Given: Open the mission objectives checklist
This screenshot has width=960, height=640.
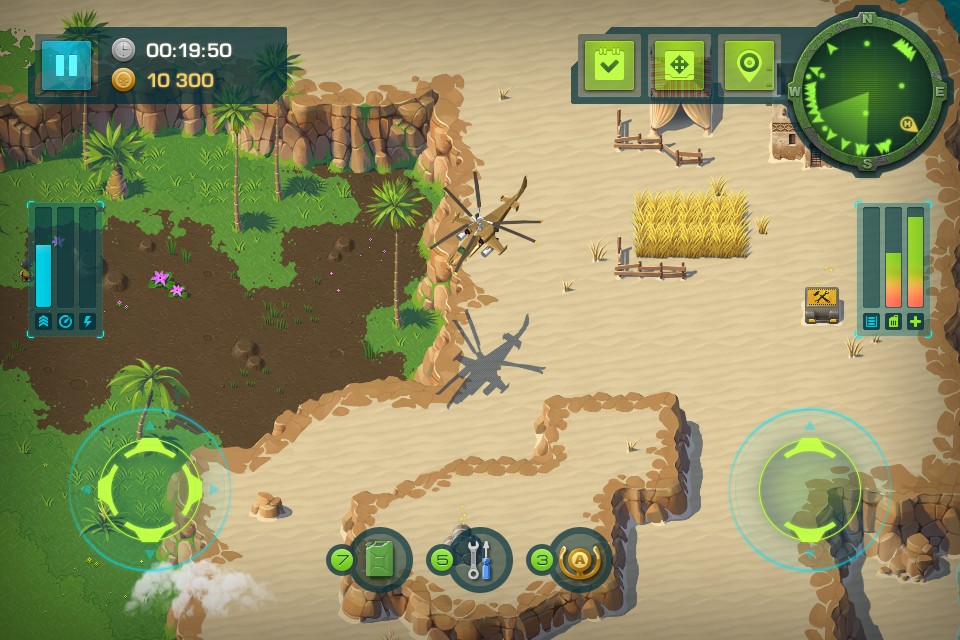Looking at the screenshot, I should coord(608,65).
